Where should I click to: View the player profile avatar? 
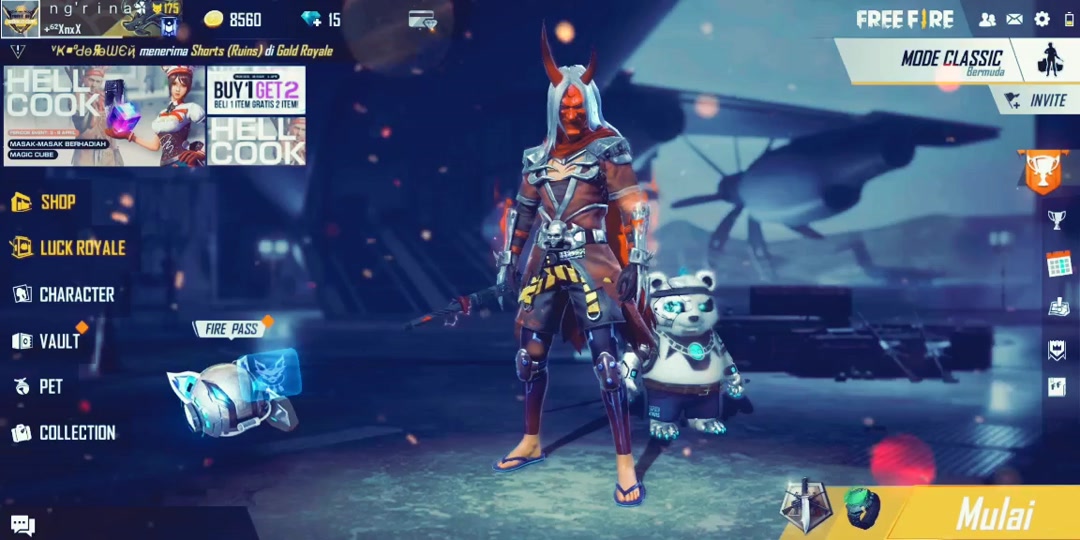[20, 18]
